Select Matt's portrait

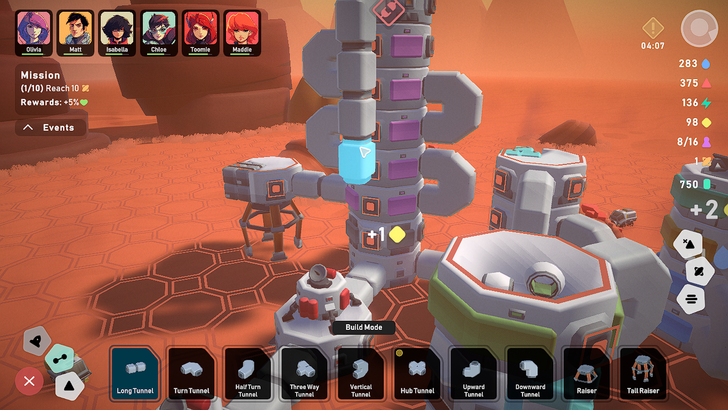75,32
